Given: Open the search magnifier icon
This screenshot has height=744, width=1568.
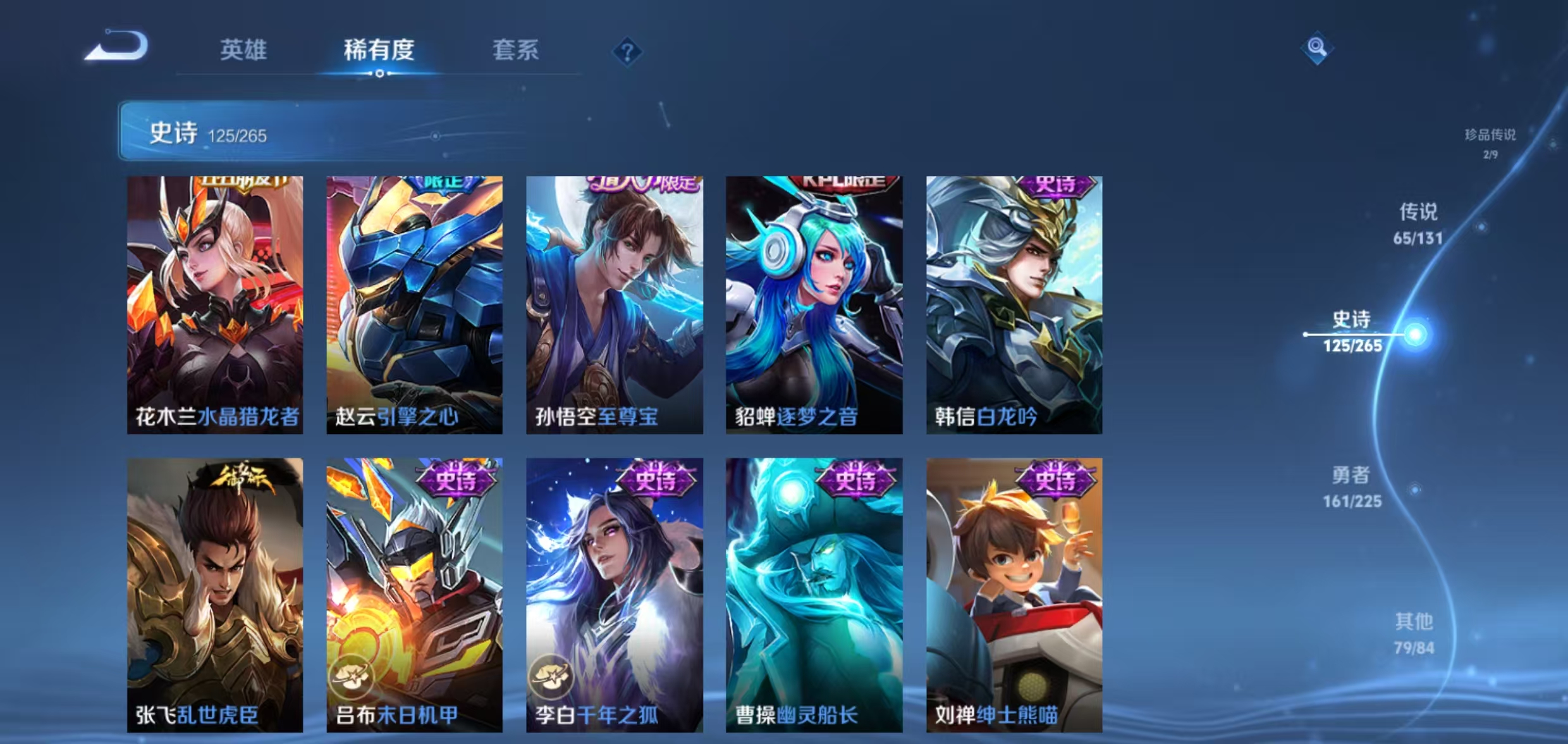Looking at the screenshot, I should (x=1316, y=47).
